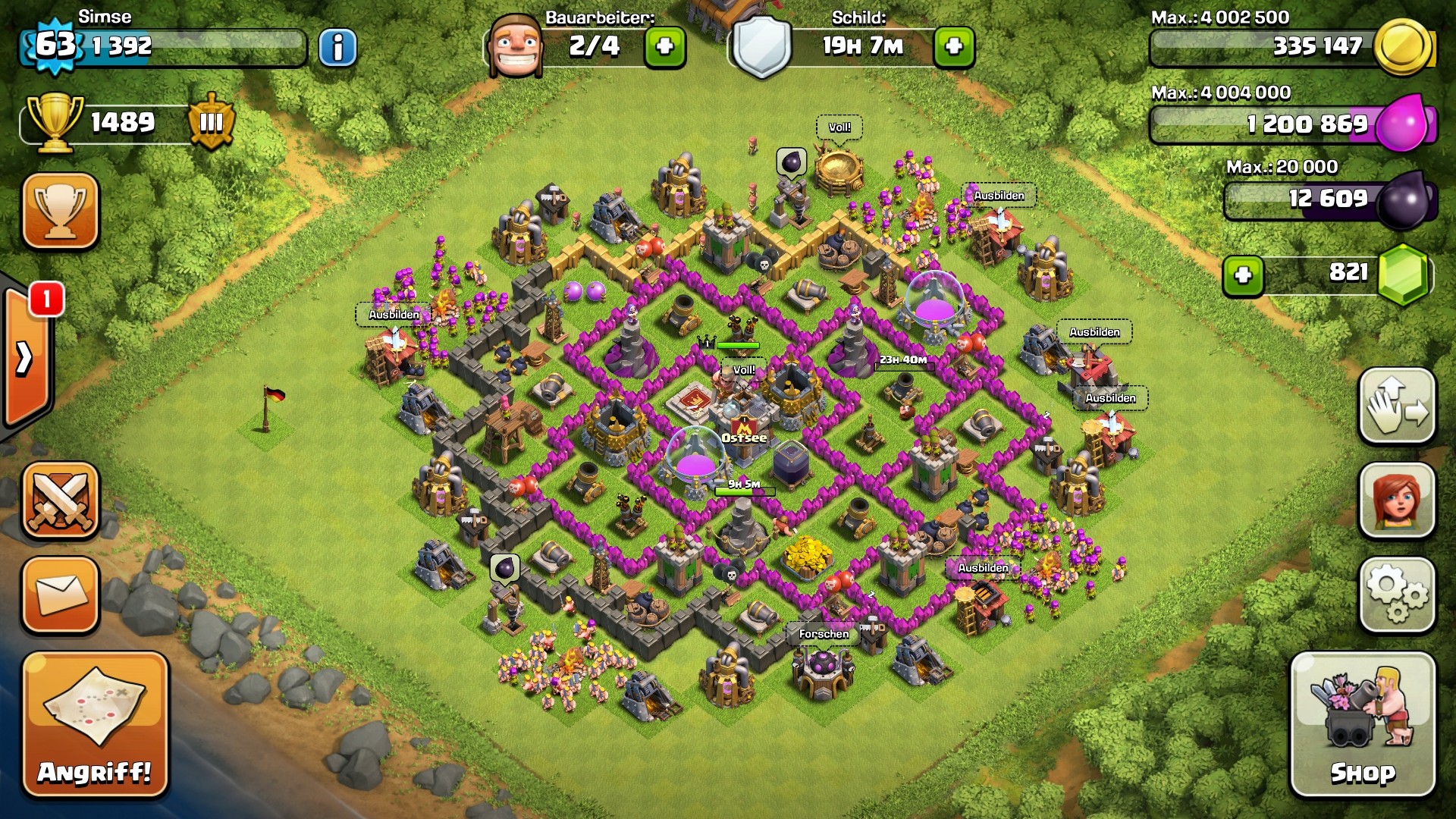Open the red-haired villager achievements button
This screenshot has height=819, width=1456.
point(1397,500)
